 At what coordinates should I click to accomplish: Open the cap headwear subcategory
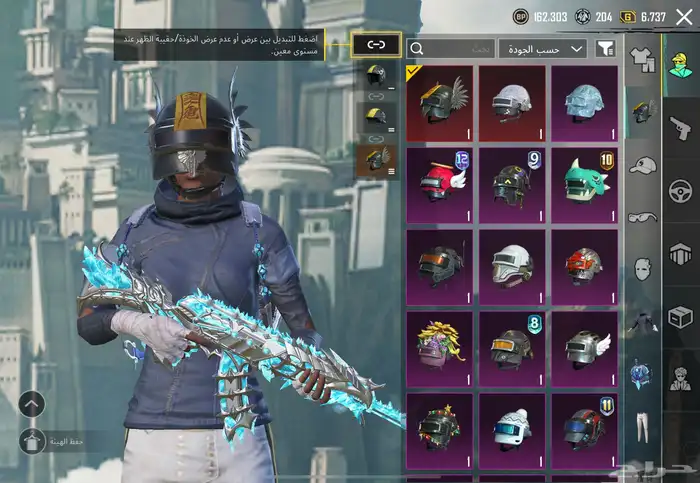click(x=643, y=165)
